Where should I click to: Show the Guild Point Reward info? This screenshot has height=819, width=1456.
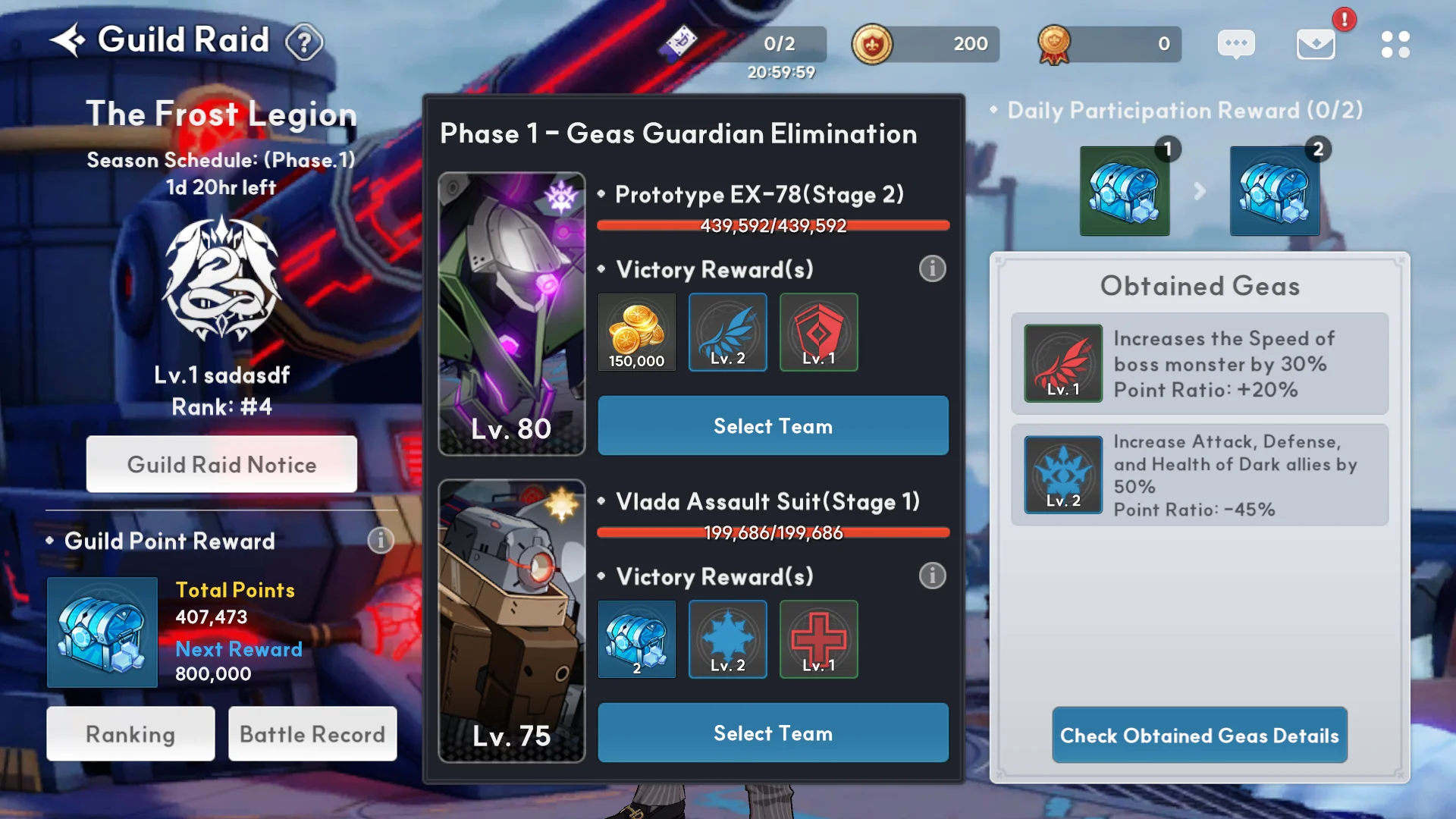(381, 541)
